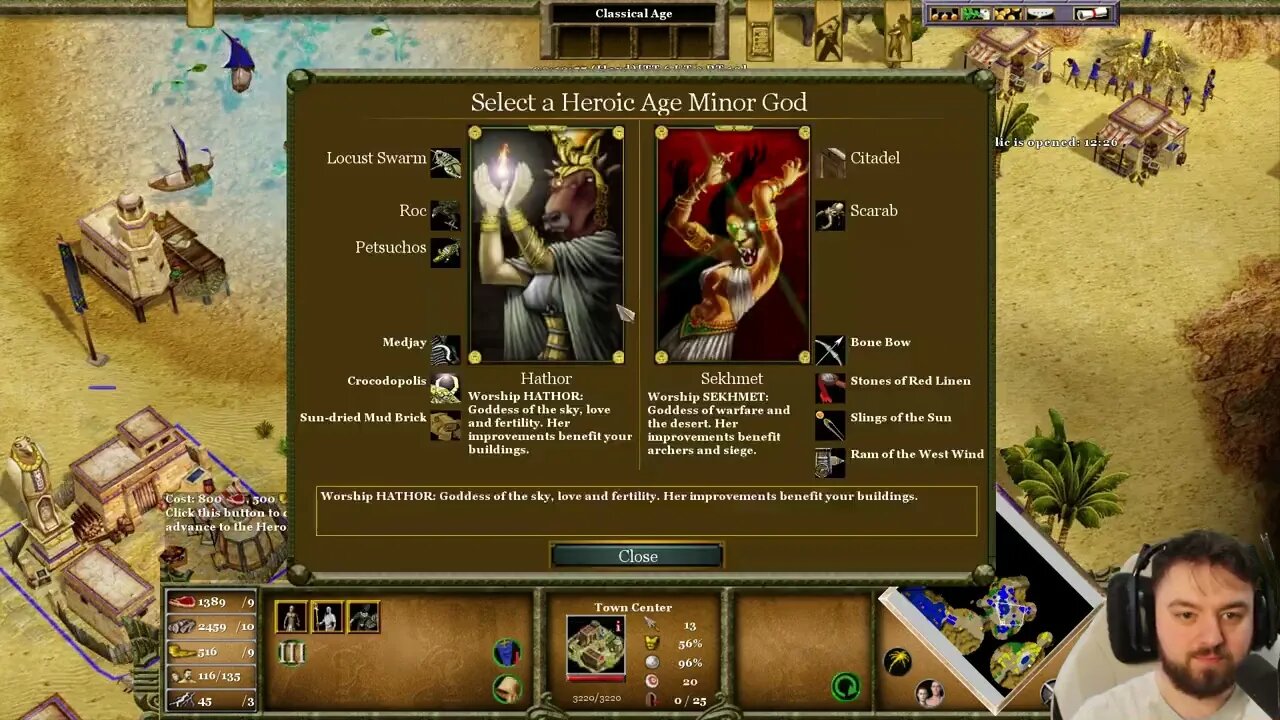This screenshot has height=720, width=1280.
Task: Click the Town Center health bar
Action: [597, 678]
